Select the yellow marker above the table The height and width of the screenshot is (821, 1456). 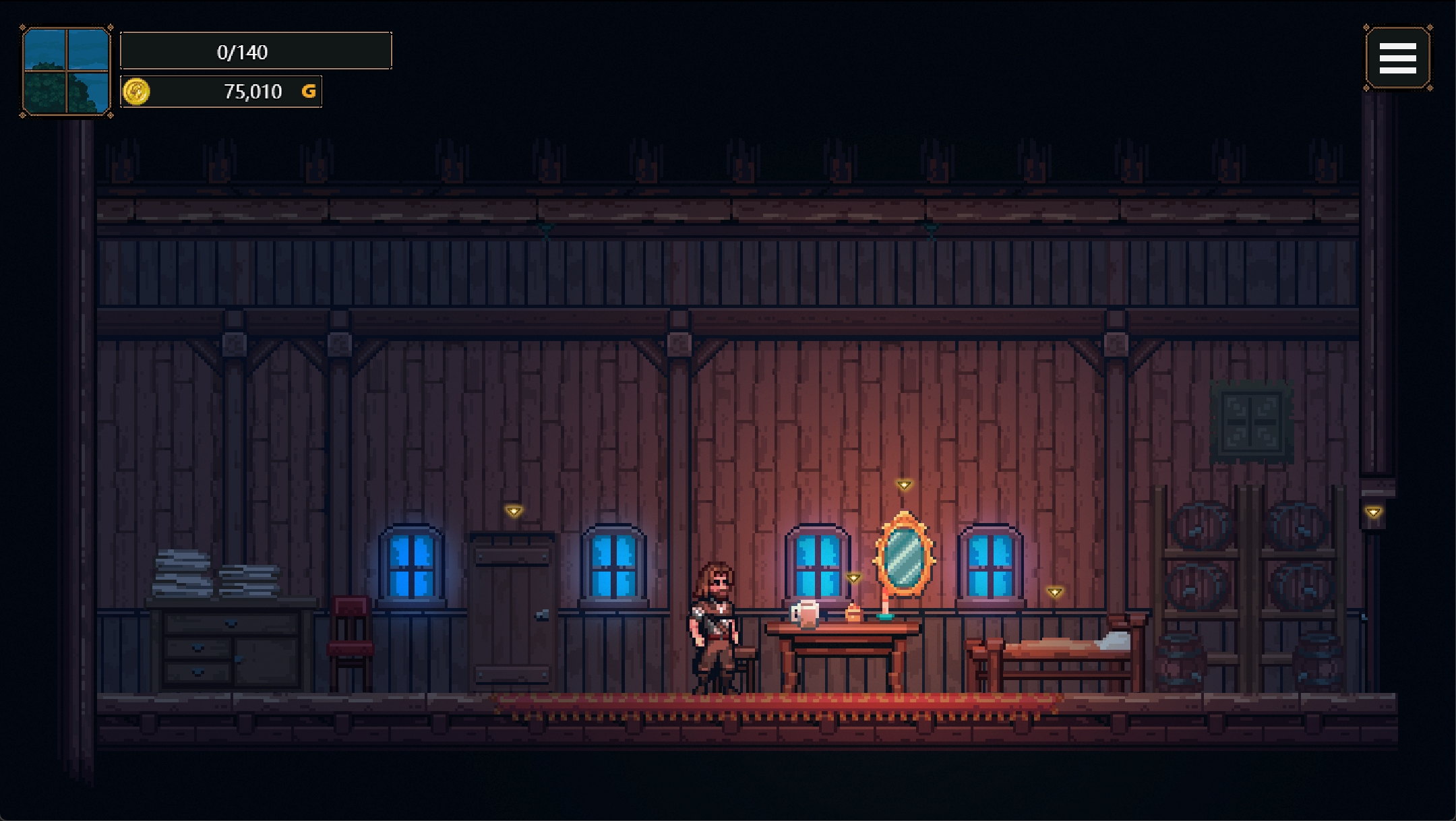pyautogui.click(x=853, y=578)
